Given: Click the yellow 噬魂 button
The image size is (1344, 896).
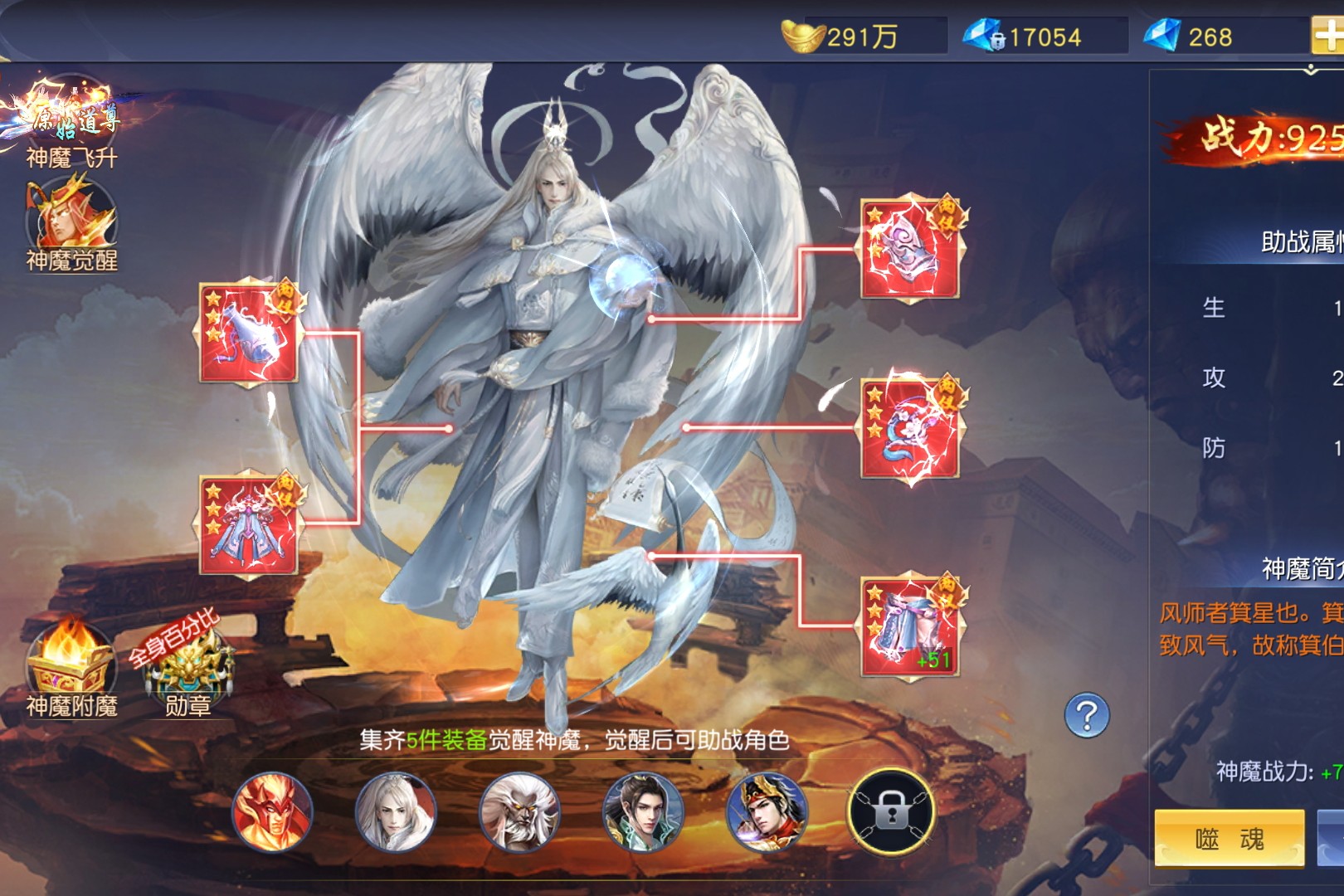Looking at the screenshot, I should [1230, 839].
